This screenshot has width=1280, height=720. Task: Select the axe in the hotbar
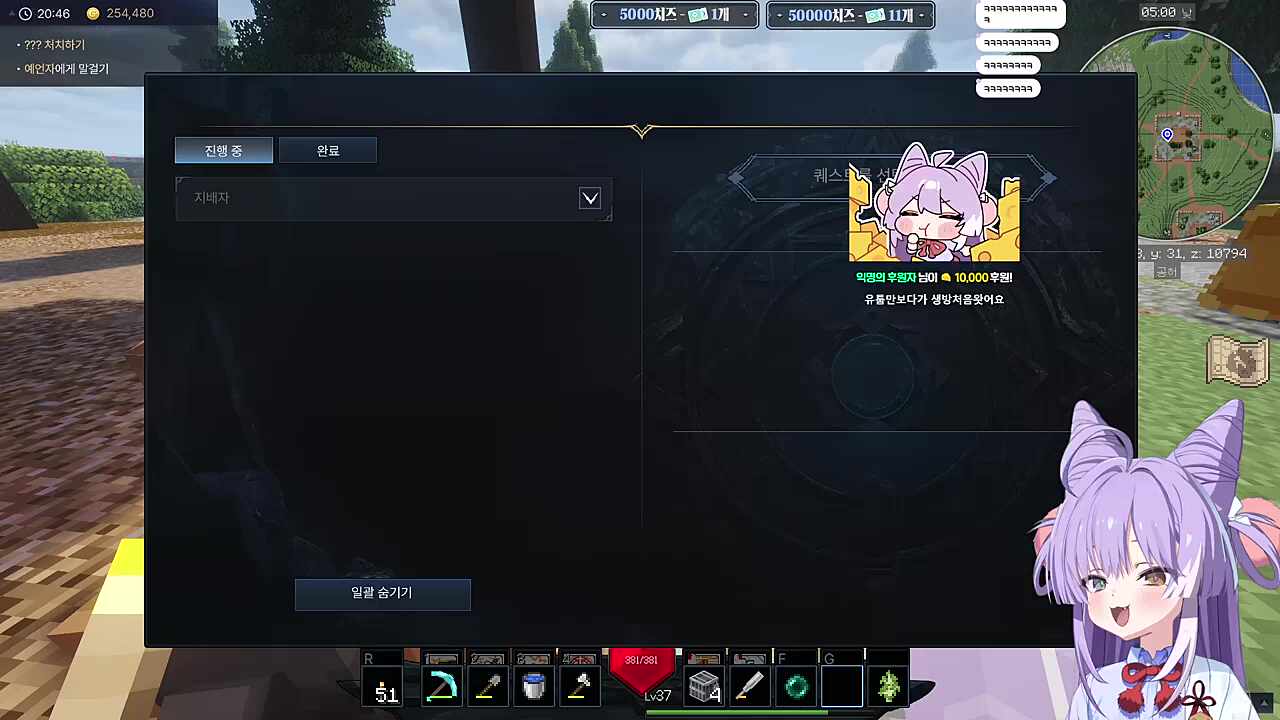[x=581, y=687]
